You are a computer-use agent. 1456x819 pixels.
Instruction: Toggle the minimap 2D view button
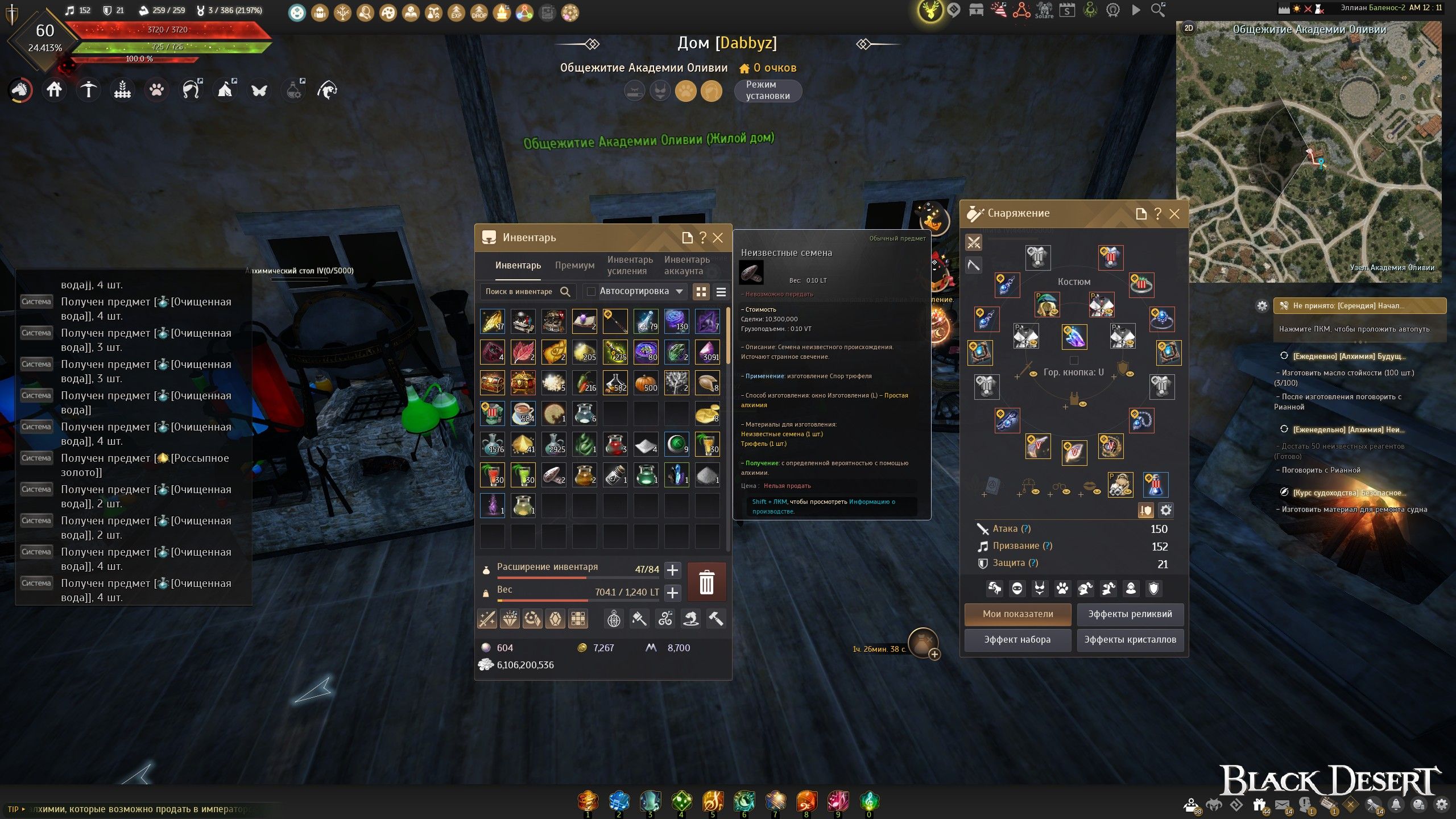[1189, 28]
